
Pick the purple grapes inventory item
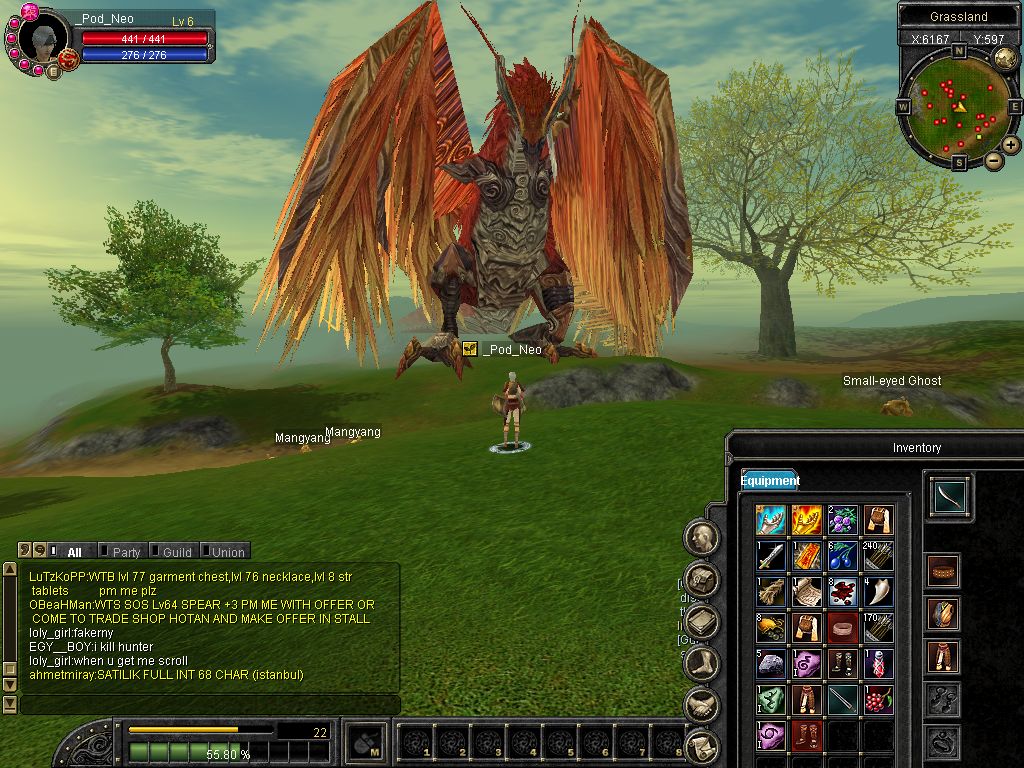[842, 520]
